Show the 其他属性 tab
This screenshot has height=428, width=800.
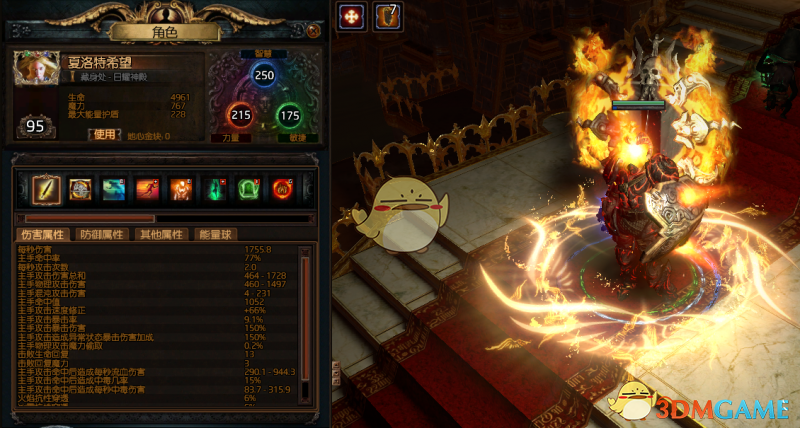click(x=161, y=234)
